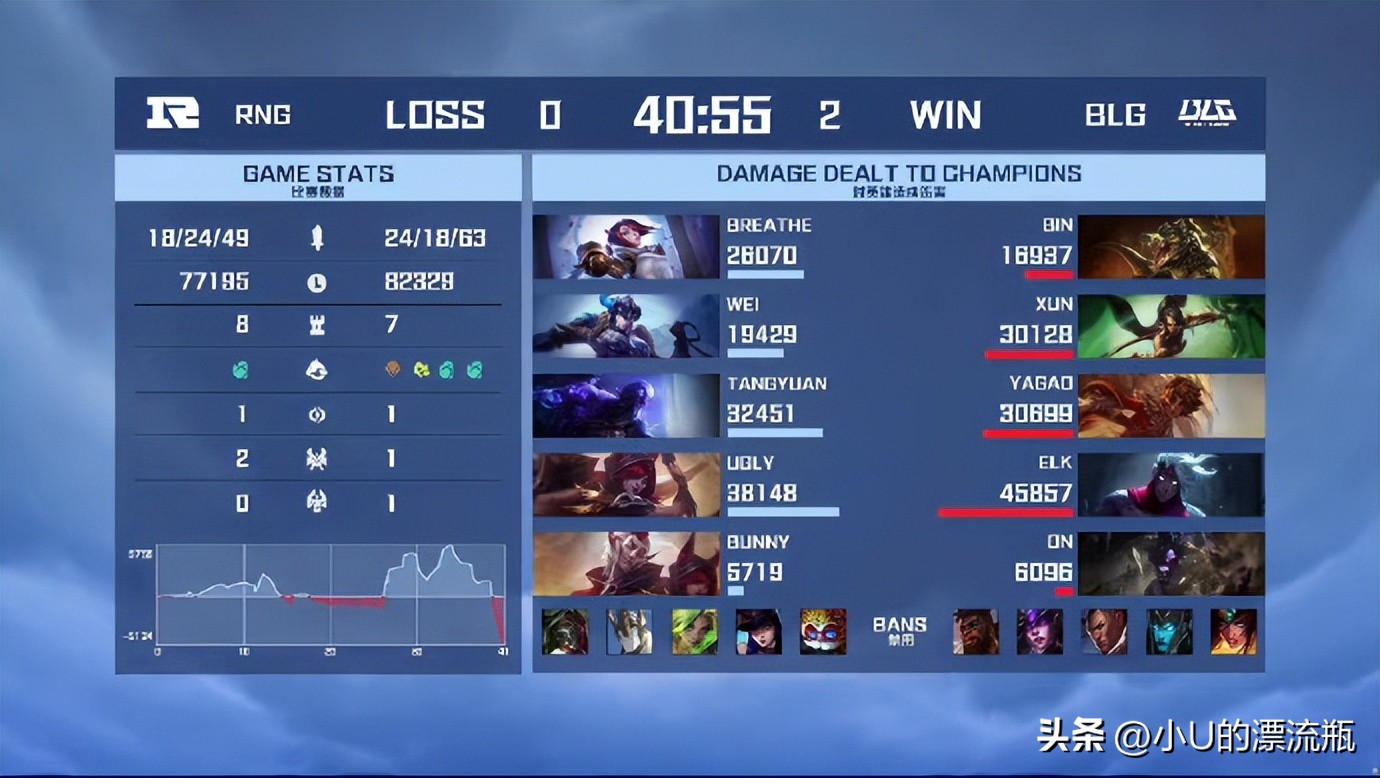Click the BLG team logo
Viewport: 1380px width, 778px height.
click(1207, 113)
